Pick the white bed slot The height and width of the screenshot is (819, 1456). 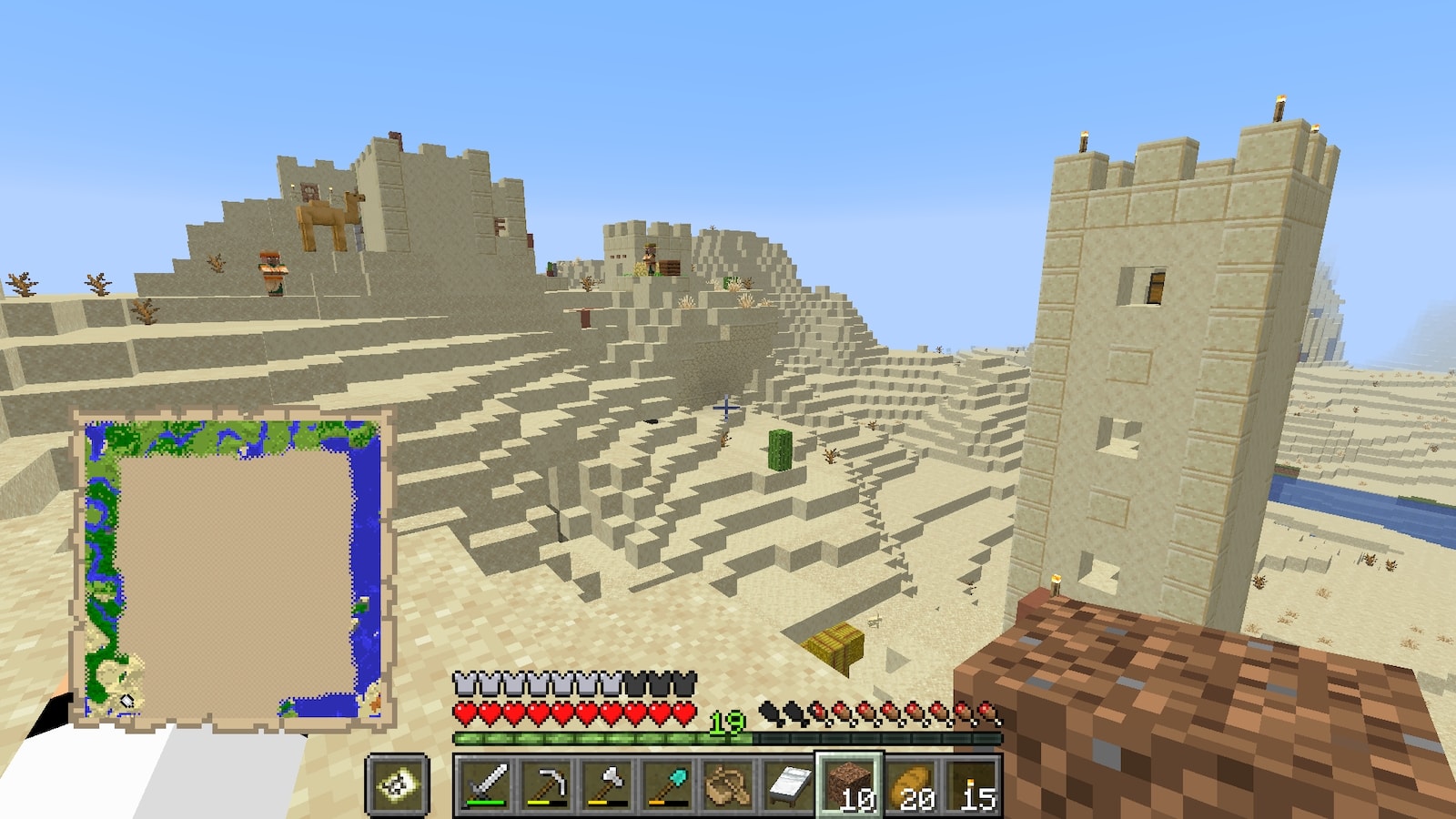[789, 784]
